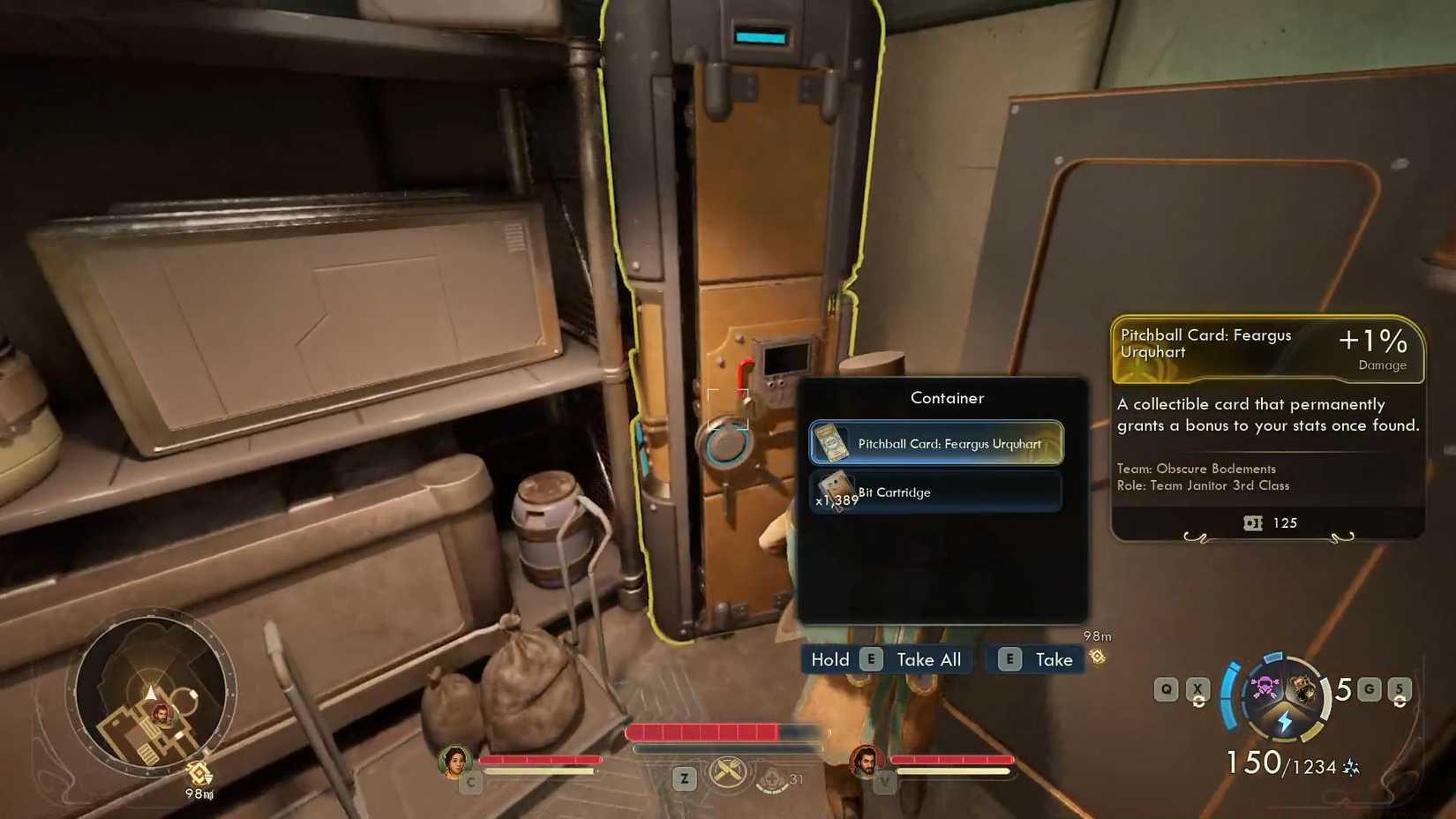Click the Take button

pos(1052,658)
